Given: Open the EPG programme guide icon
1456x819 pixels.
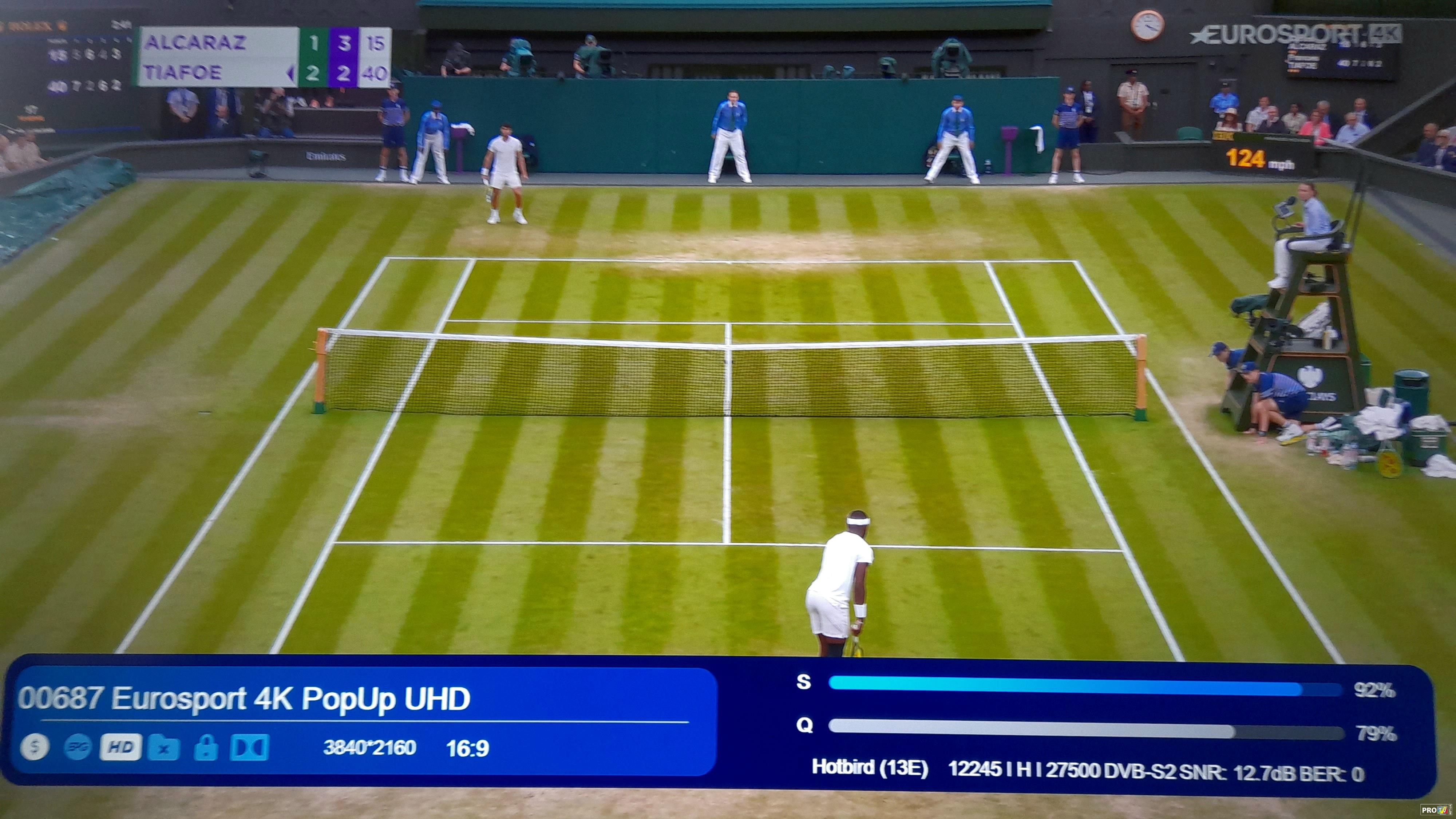Looking at the screenshot, I should 78,747.
